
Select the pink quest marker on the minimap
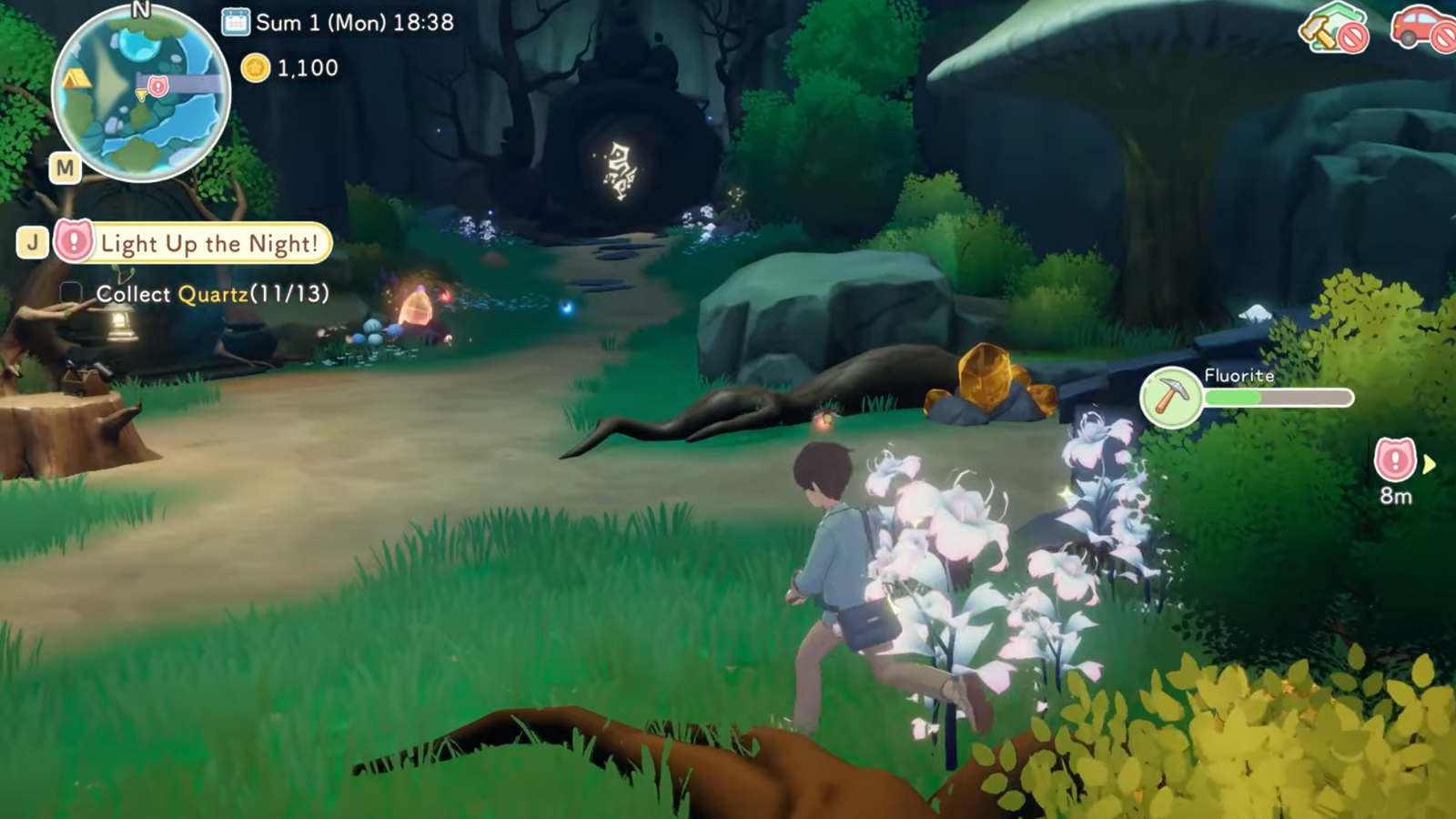[x=157, y=86]
